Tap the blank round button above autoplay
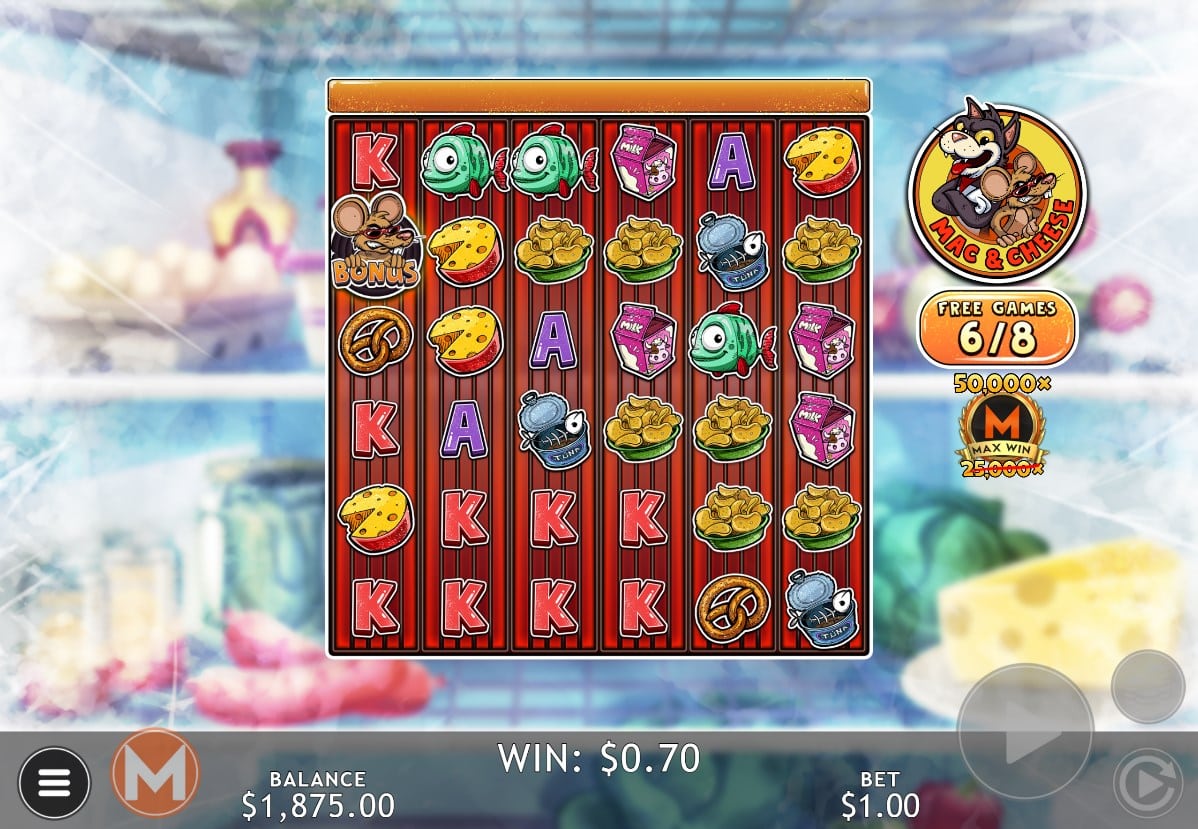Image resolution: width=1198 pixels, height=829 pixels. 1148,686
